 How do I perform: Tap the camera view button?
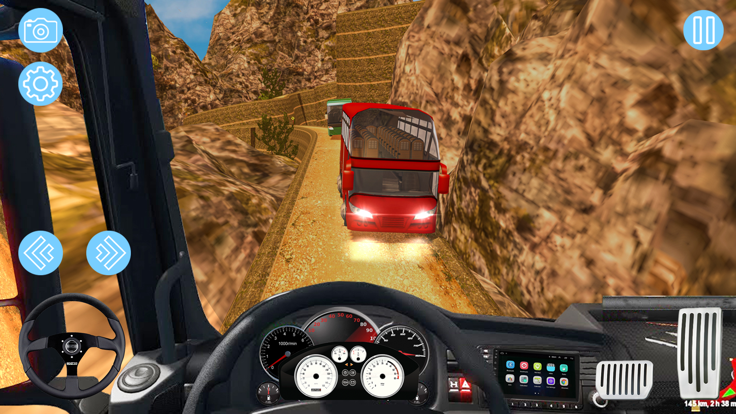click(40, 30)
